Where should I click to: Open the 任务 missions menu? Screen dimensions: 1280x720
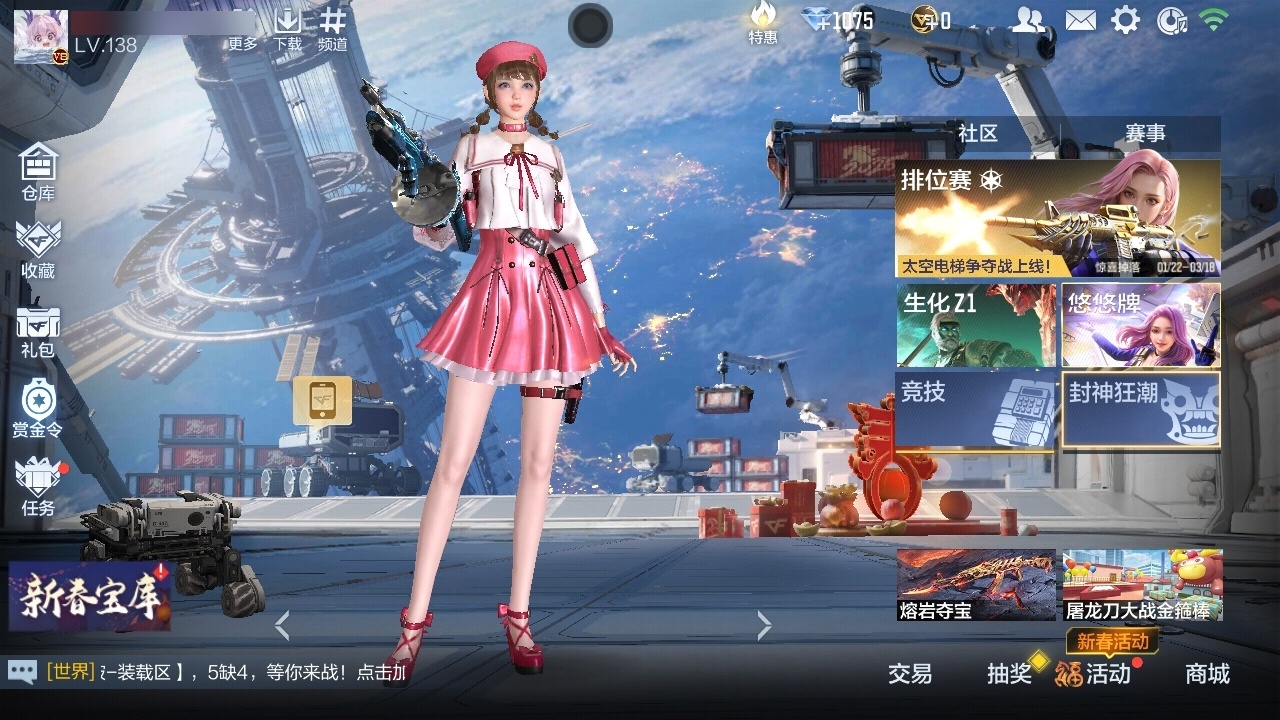tap(38, 487)
